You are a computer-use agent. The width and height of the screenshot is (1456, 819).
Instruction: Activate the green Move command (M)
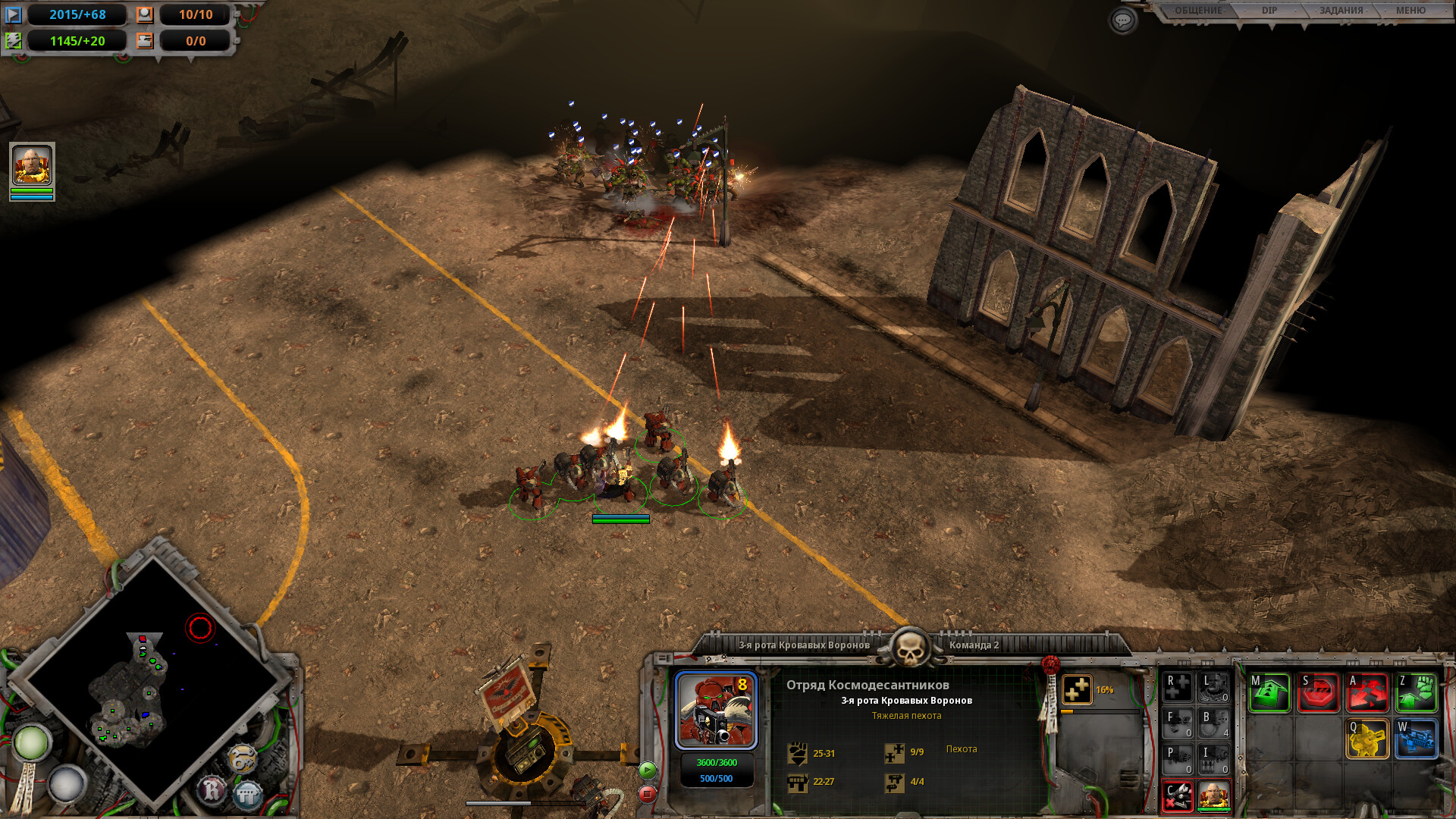click(1269, 692)
